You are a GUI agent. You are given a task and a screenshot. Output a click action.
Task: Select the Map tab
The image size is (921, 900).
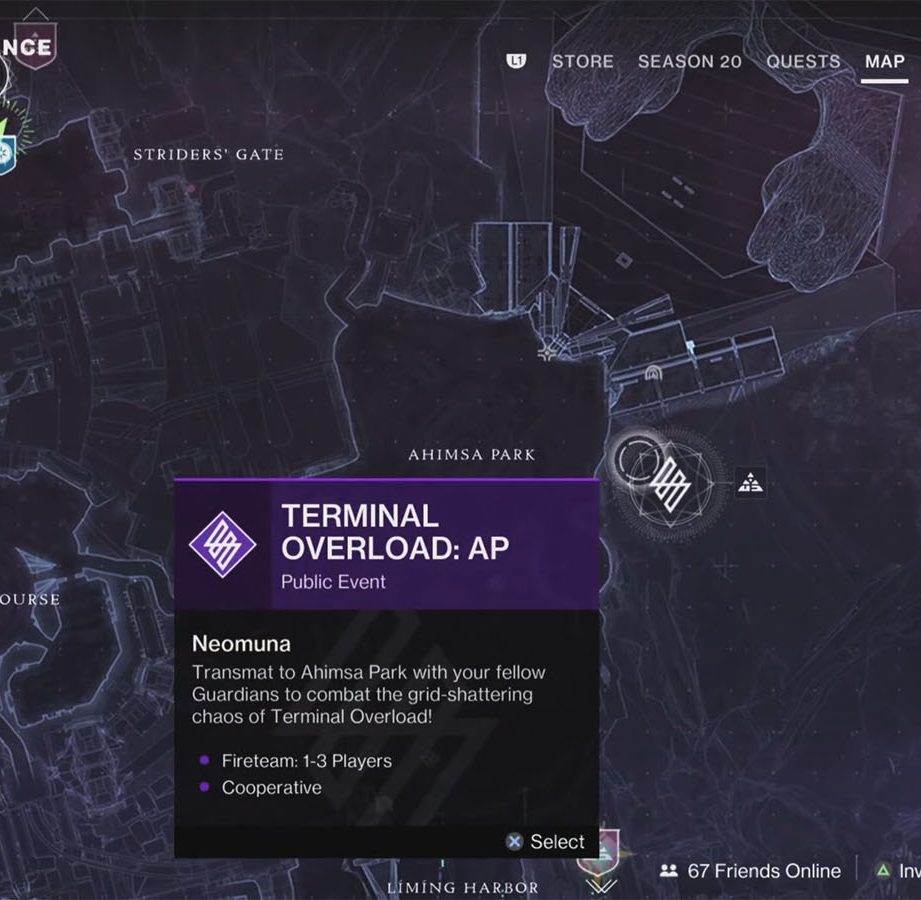coord(885,61)
